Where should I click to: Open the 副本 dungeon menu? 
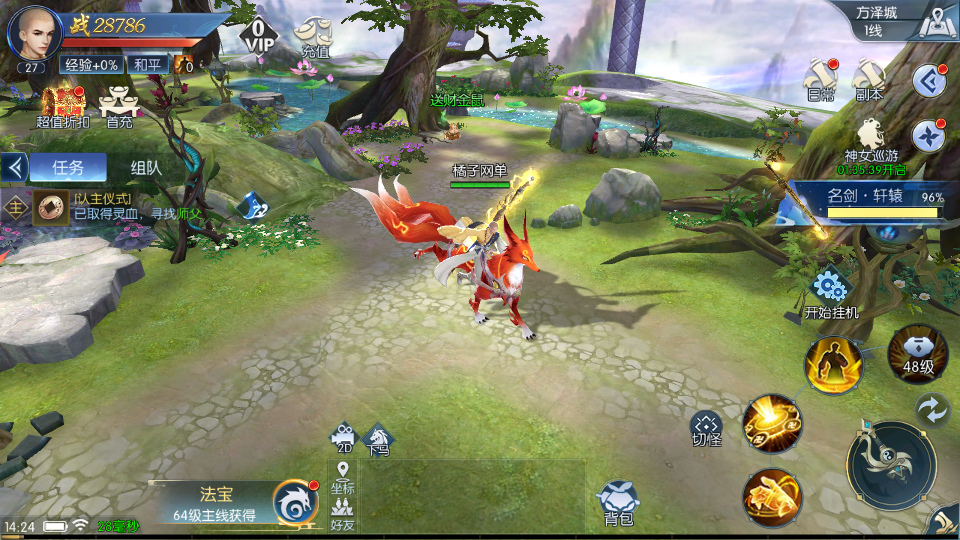(x=868, y=78)
